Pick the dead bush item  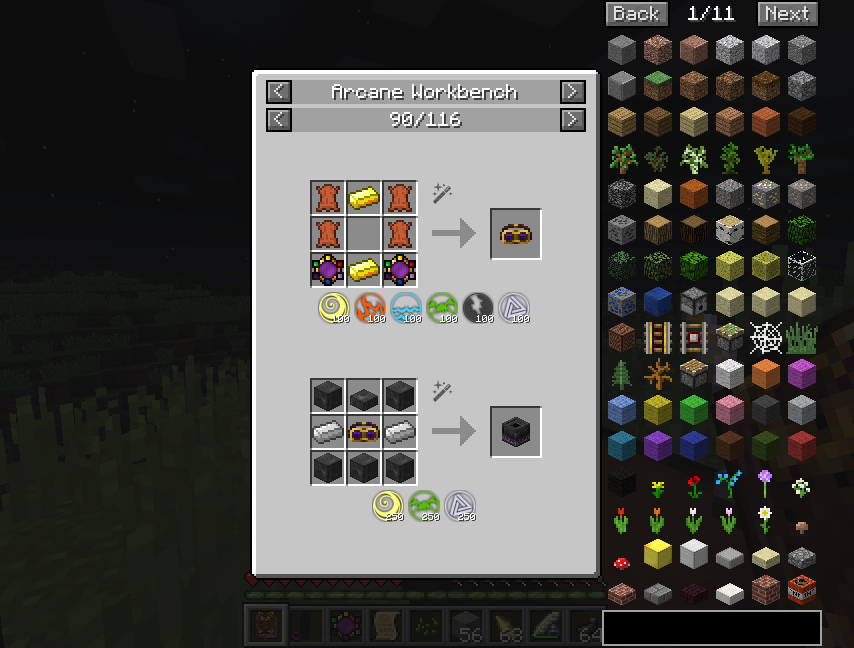658,375
